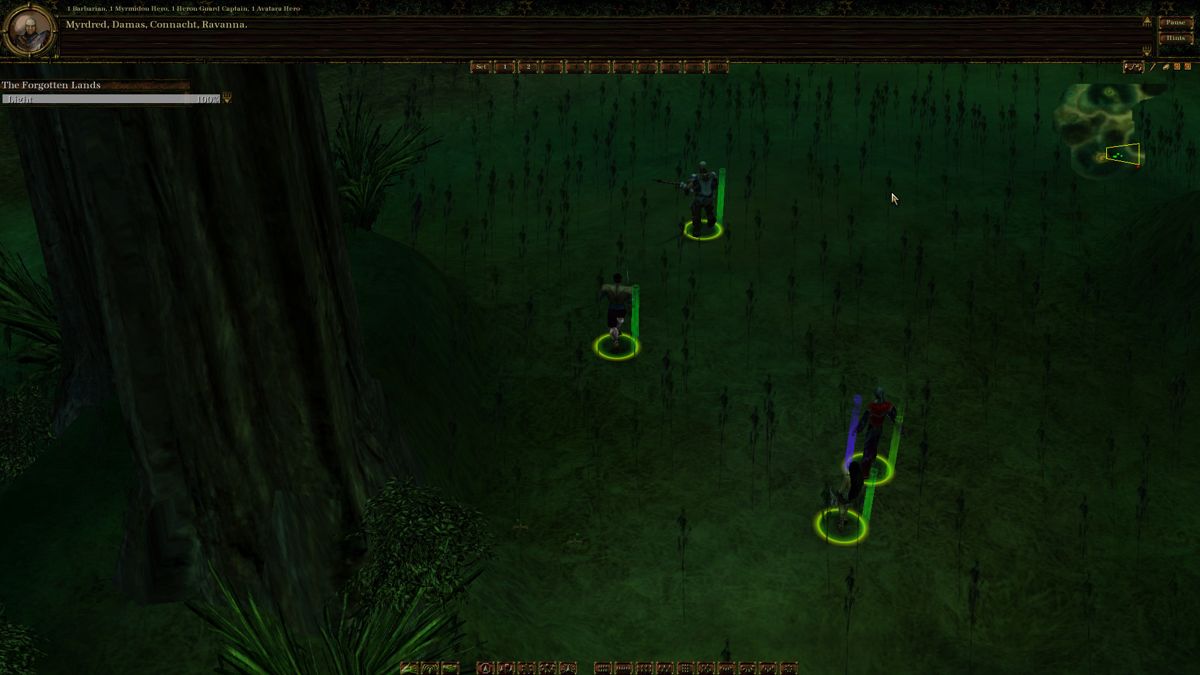The height and width of the screenshot is (675, 1200).
Task: Select the armored spearman hero unit
Action: (x=701, y=198)
